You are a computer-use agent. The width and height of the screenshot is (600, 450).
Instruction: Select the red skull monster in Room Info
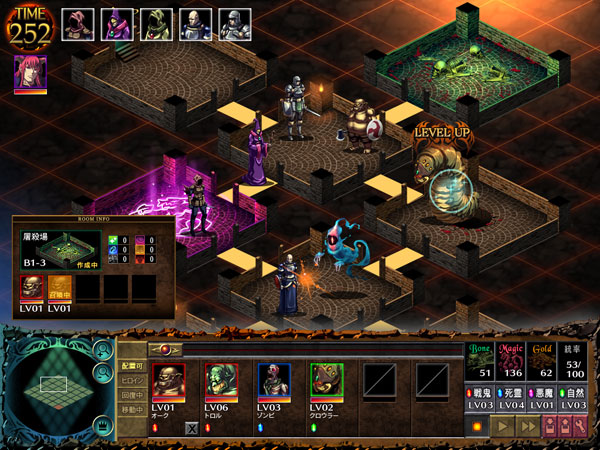pyautogui.click(x=32, y=288)
